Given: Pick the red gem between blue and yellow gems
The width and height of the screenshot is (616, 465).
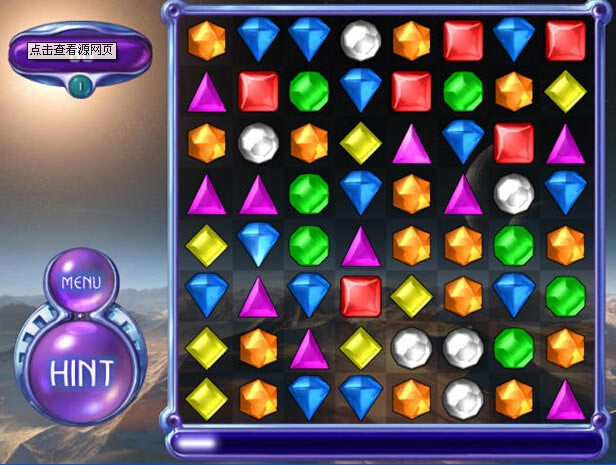Looking at the screenshot, I should coord(360,296).
